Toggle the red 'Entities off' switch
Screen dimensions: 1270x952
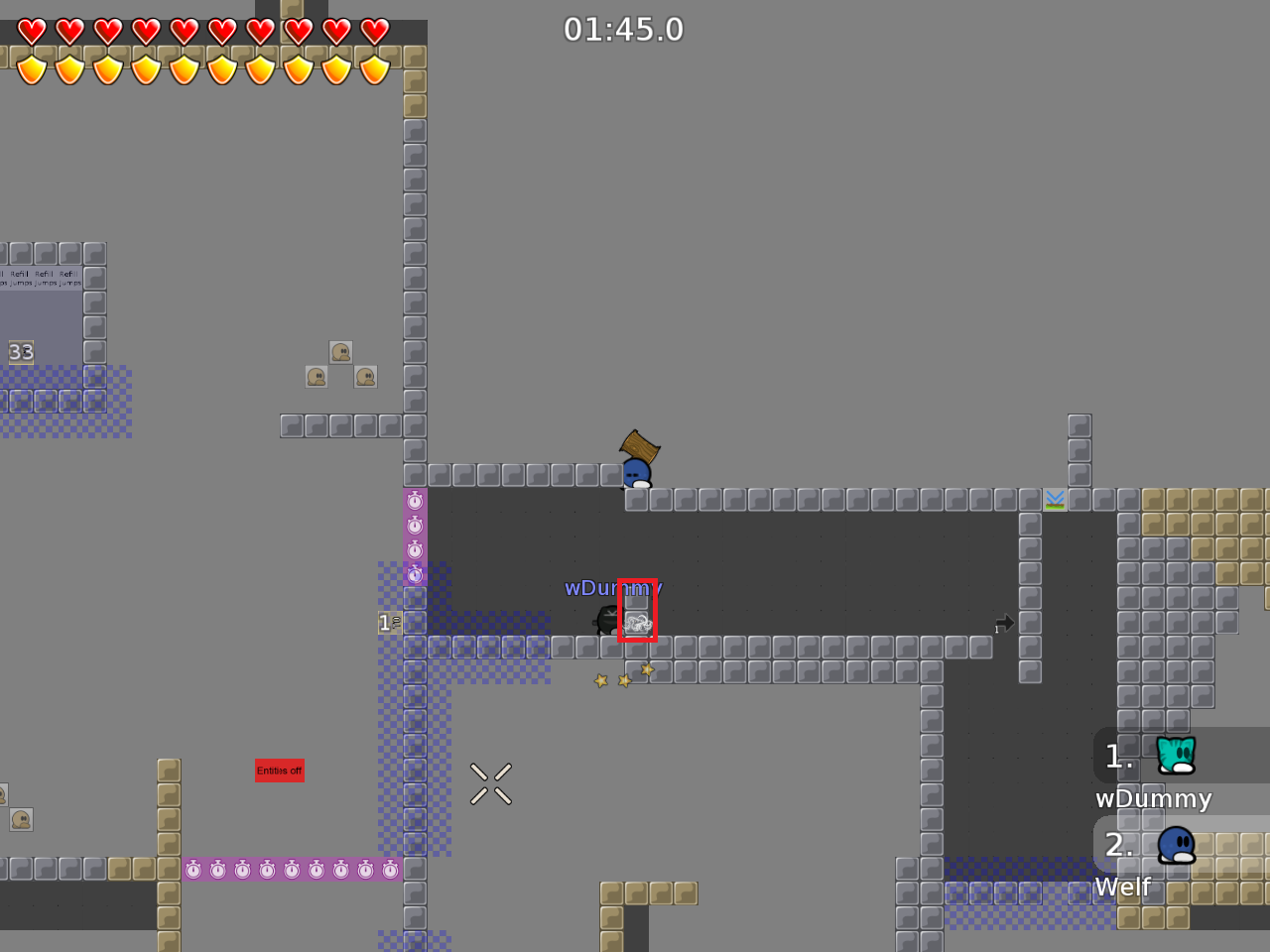[280, 771]
